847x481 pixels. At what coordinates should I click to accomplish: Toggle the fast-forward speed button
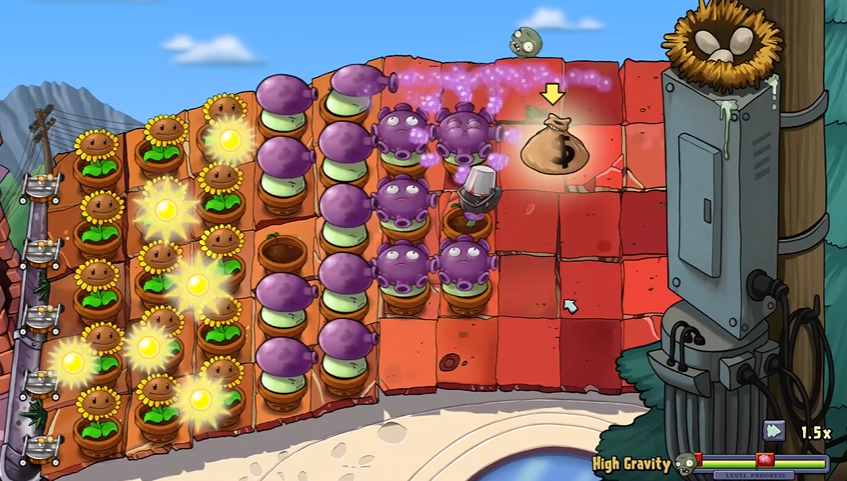(x=774, y=431)
